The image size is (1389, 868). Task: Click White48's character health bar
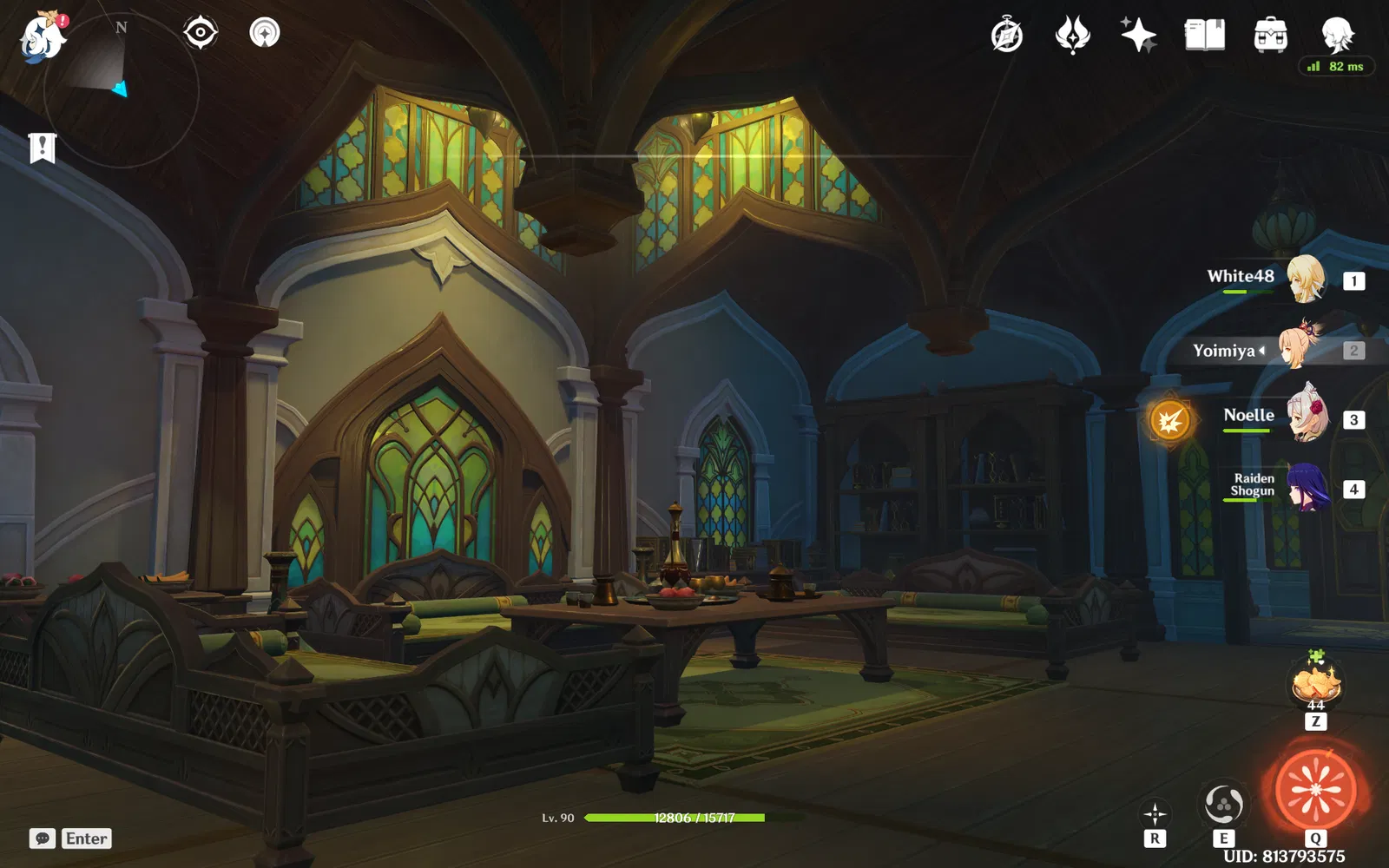coord(1250,293)
